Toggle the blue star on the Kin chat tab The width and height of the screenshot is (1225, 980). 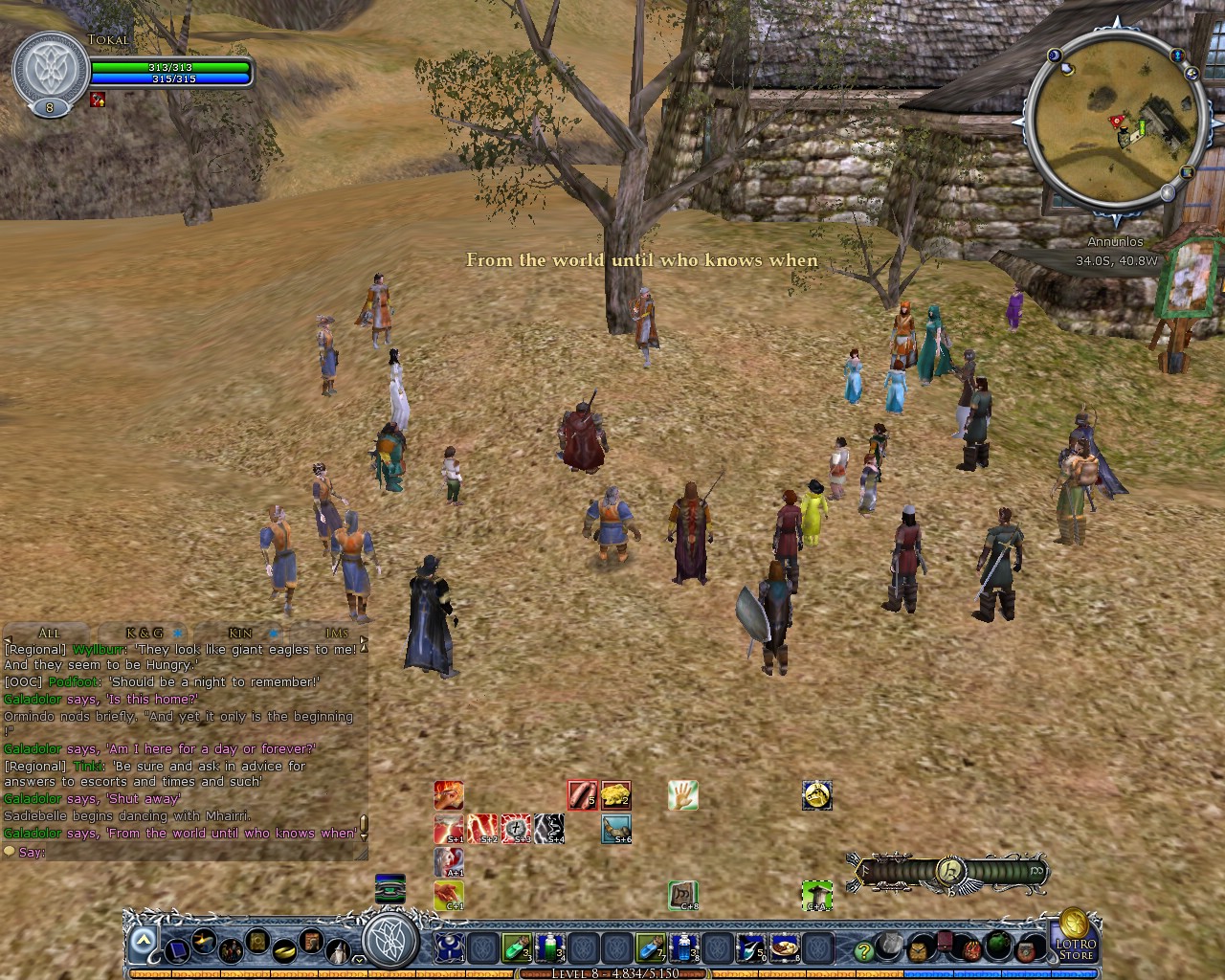[x=274, y=633]
